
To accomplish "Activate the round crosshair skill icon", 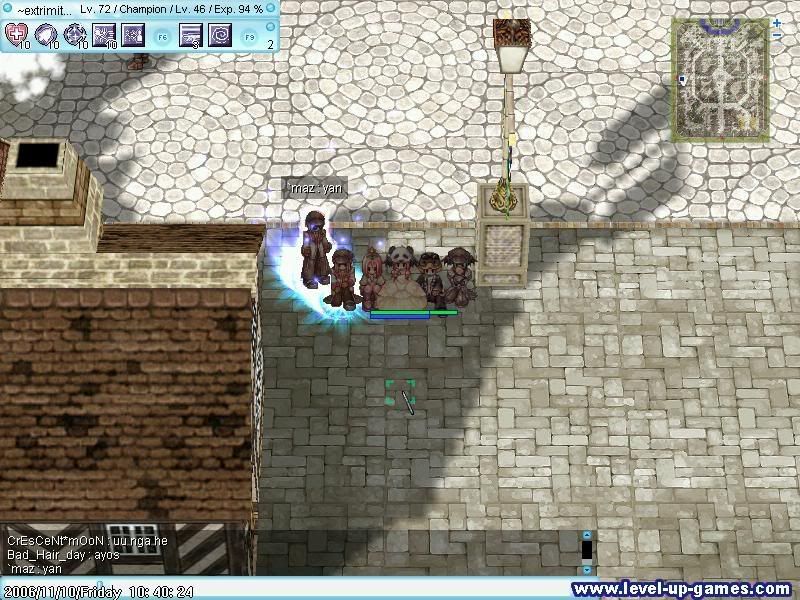I will click(x=75, y=36).
